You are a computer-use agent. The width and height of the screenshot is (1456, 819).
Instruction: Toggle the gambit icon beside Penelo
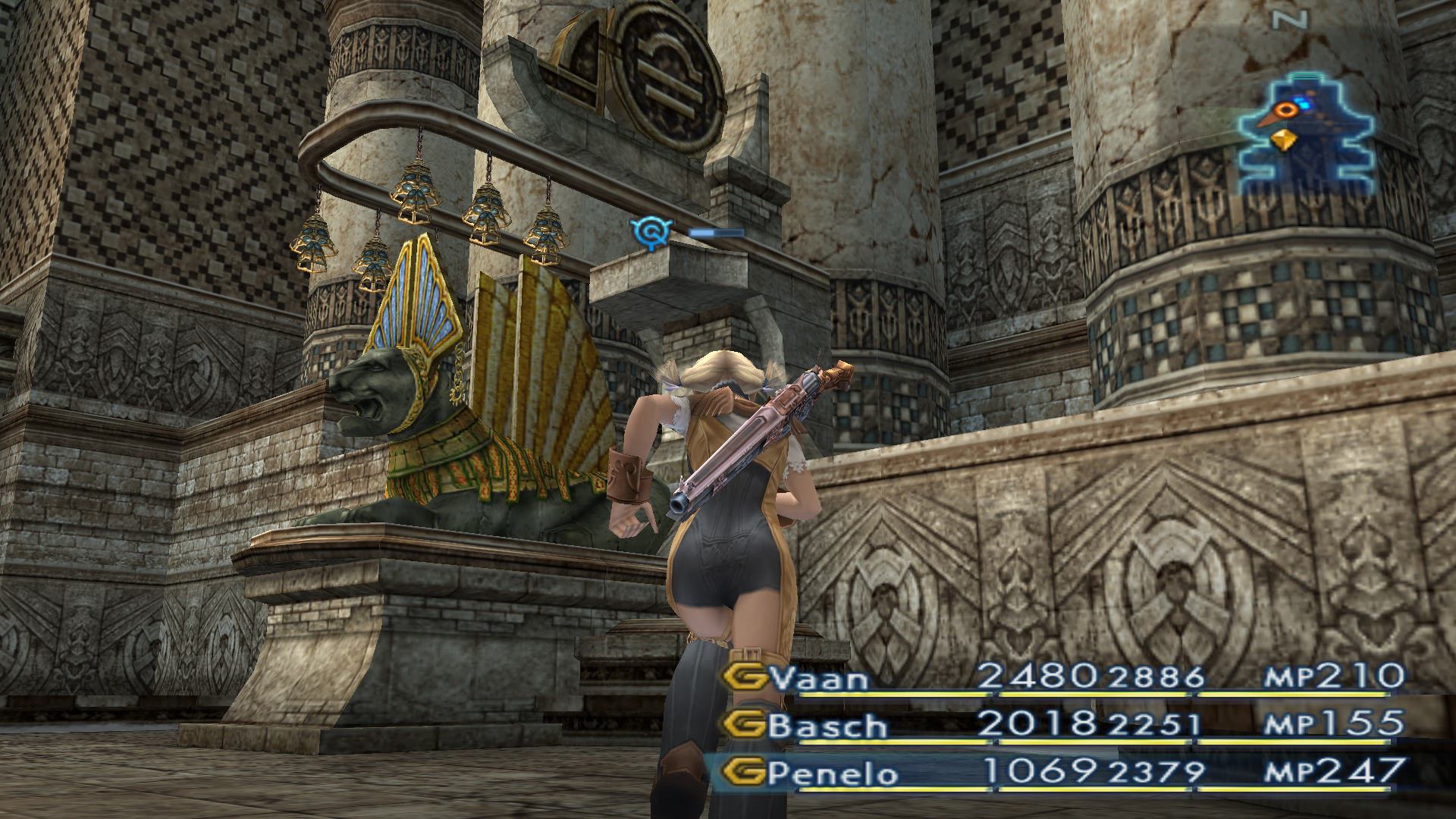click(x=743, y=772)
